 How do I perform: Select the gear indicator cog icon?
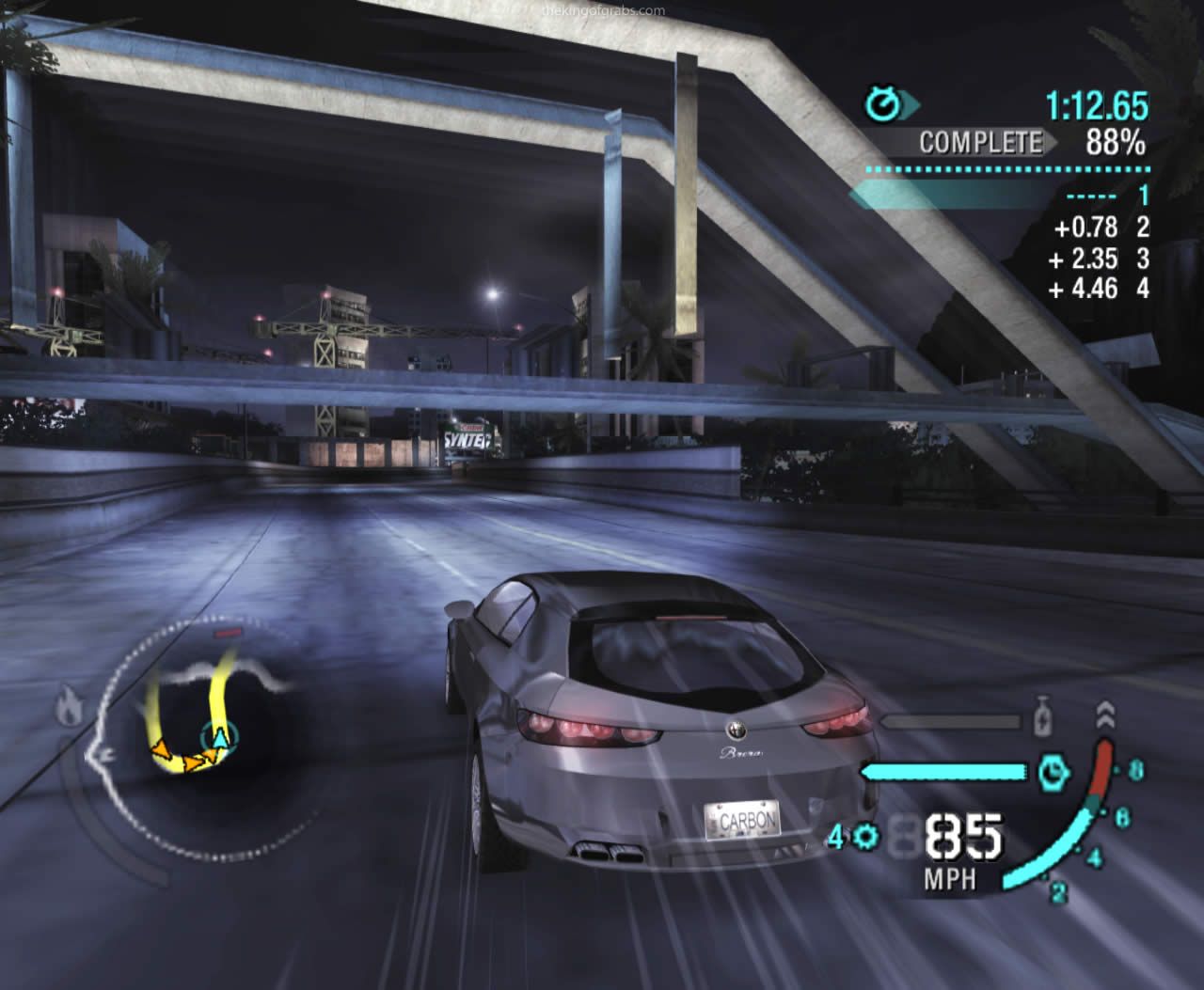866,836
